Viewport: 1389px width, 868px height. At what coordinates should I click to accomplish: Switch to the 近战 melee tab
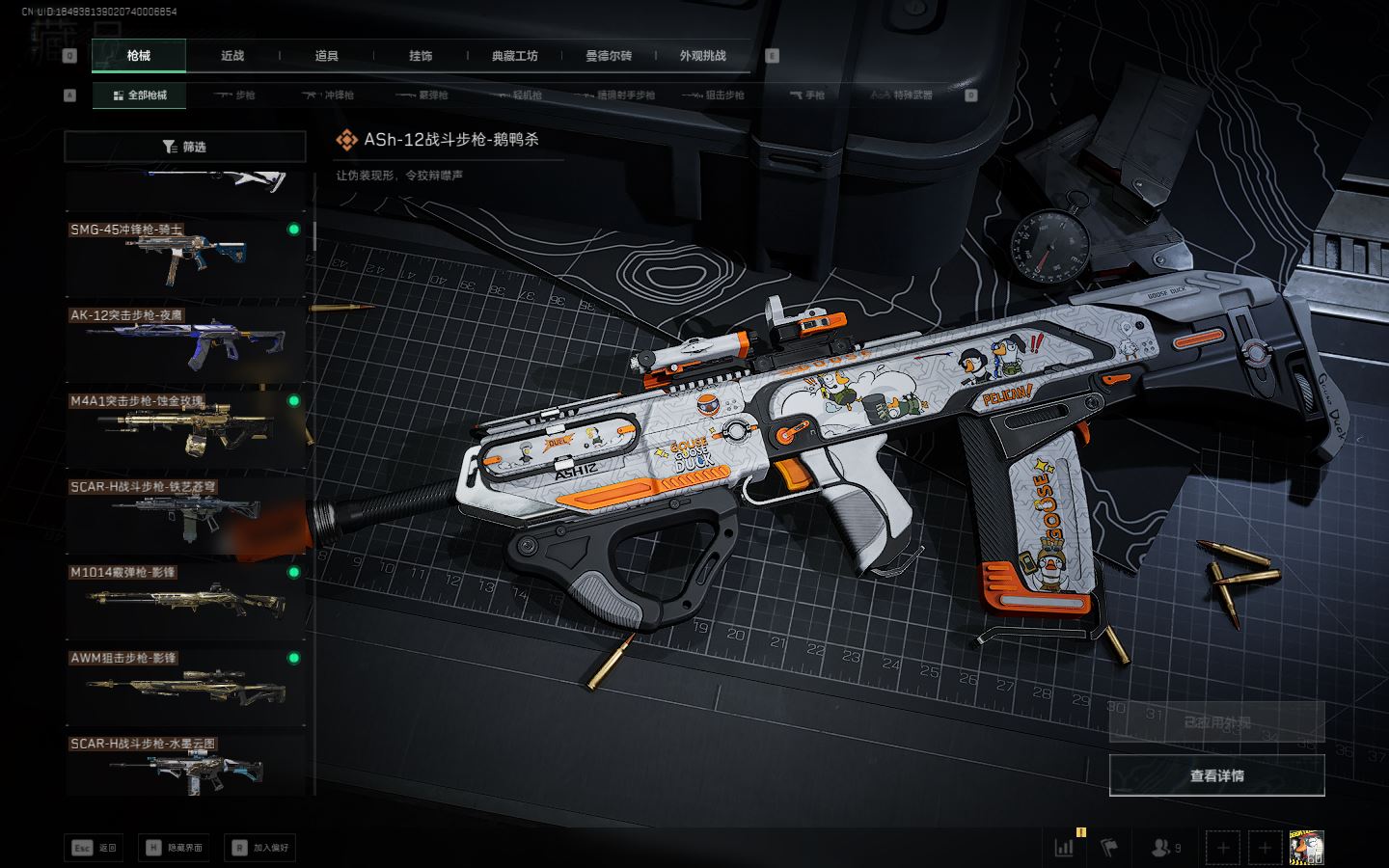(232, 56)
